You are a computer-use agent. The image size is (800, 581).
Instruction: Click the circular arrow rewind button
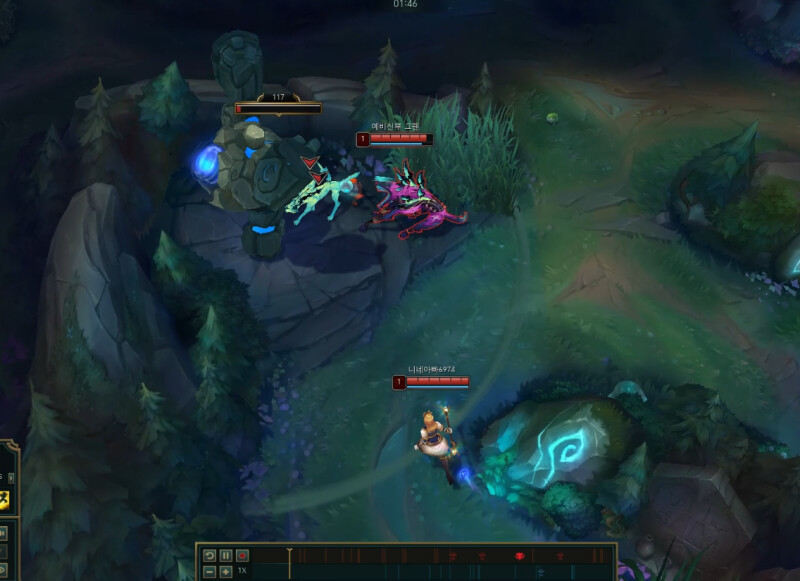[210, 555]
